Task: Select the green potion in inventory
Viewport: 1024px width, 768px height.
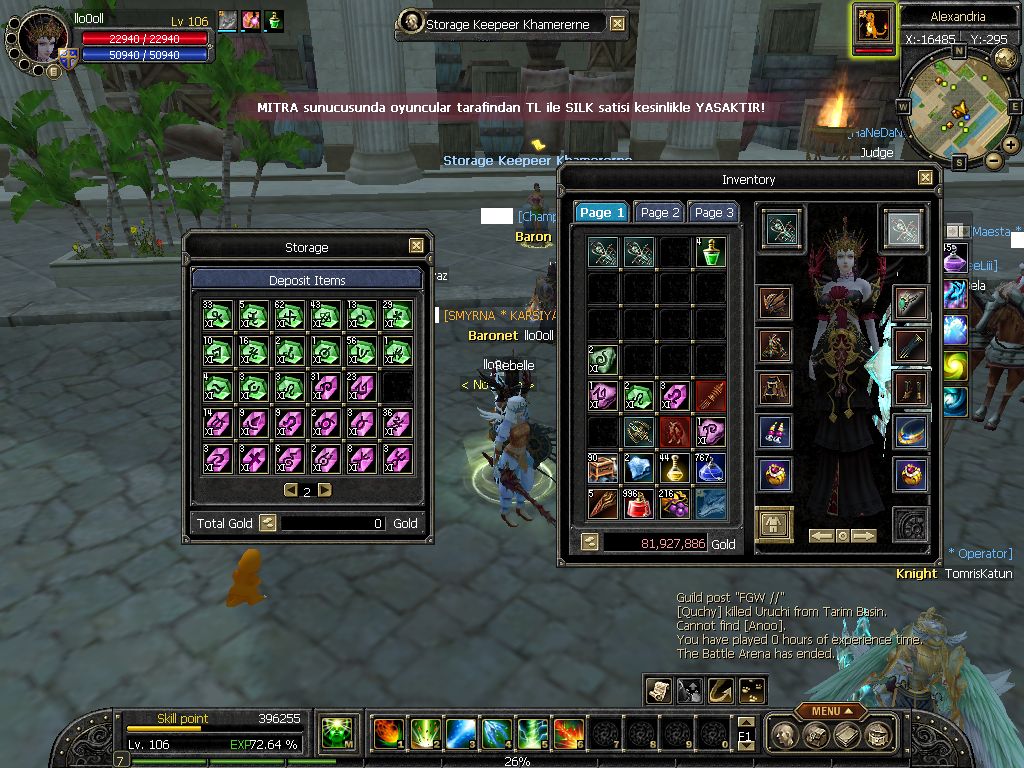Action: 710,251
